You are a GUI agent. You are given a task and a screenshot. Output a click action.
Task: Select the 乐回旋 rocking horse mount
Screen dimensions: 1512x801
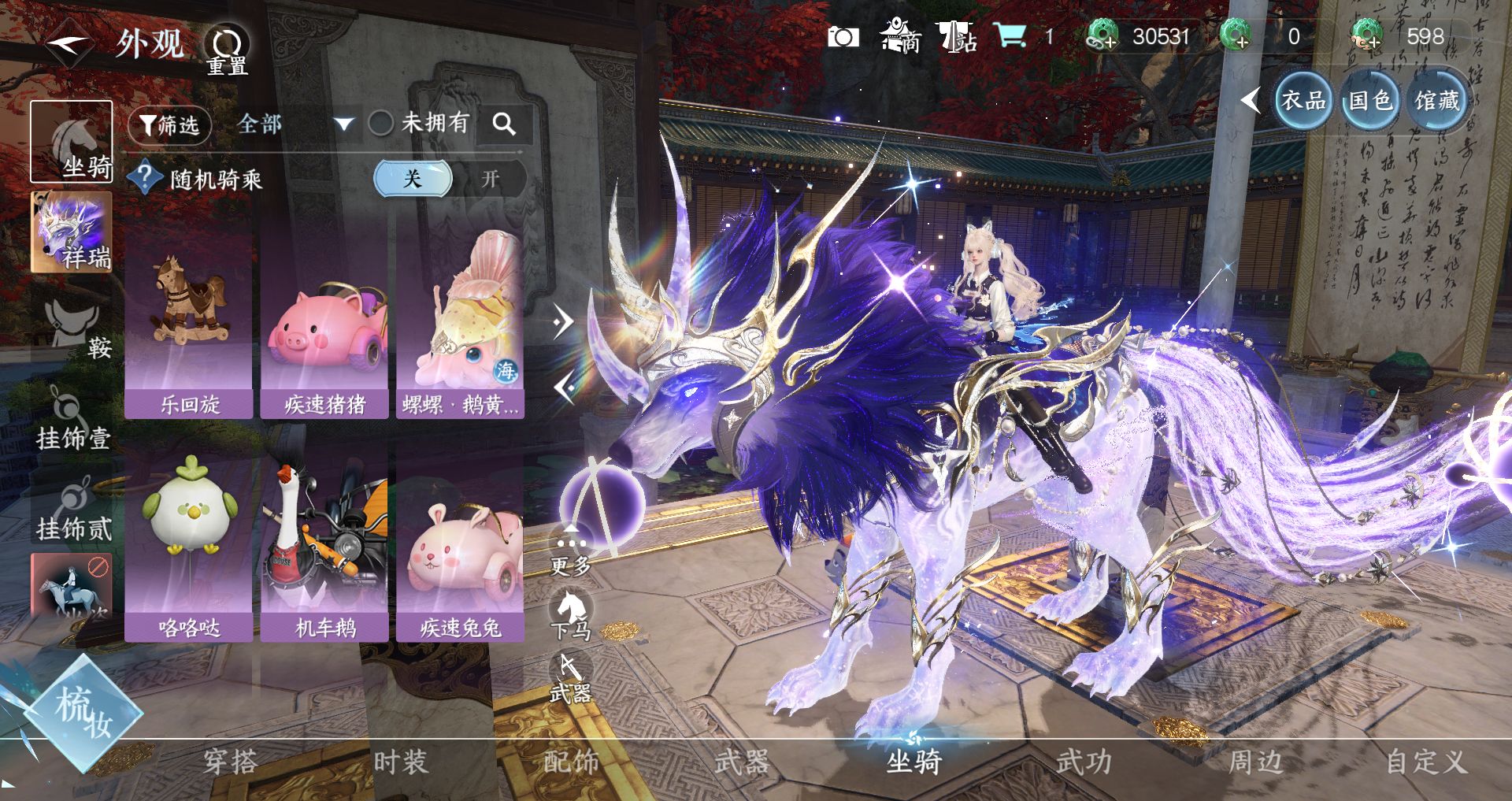click(189, 323)
